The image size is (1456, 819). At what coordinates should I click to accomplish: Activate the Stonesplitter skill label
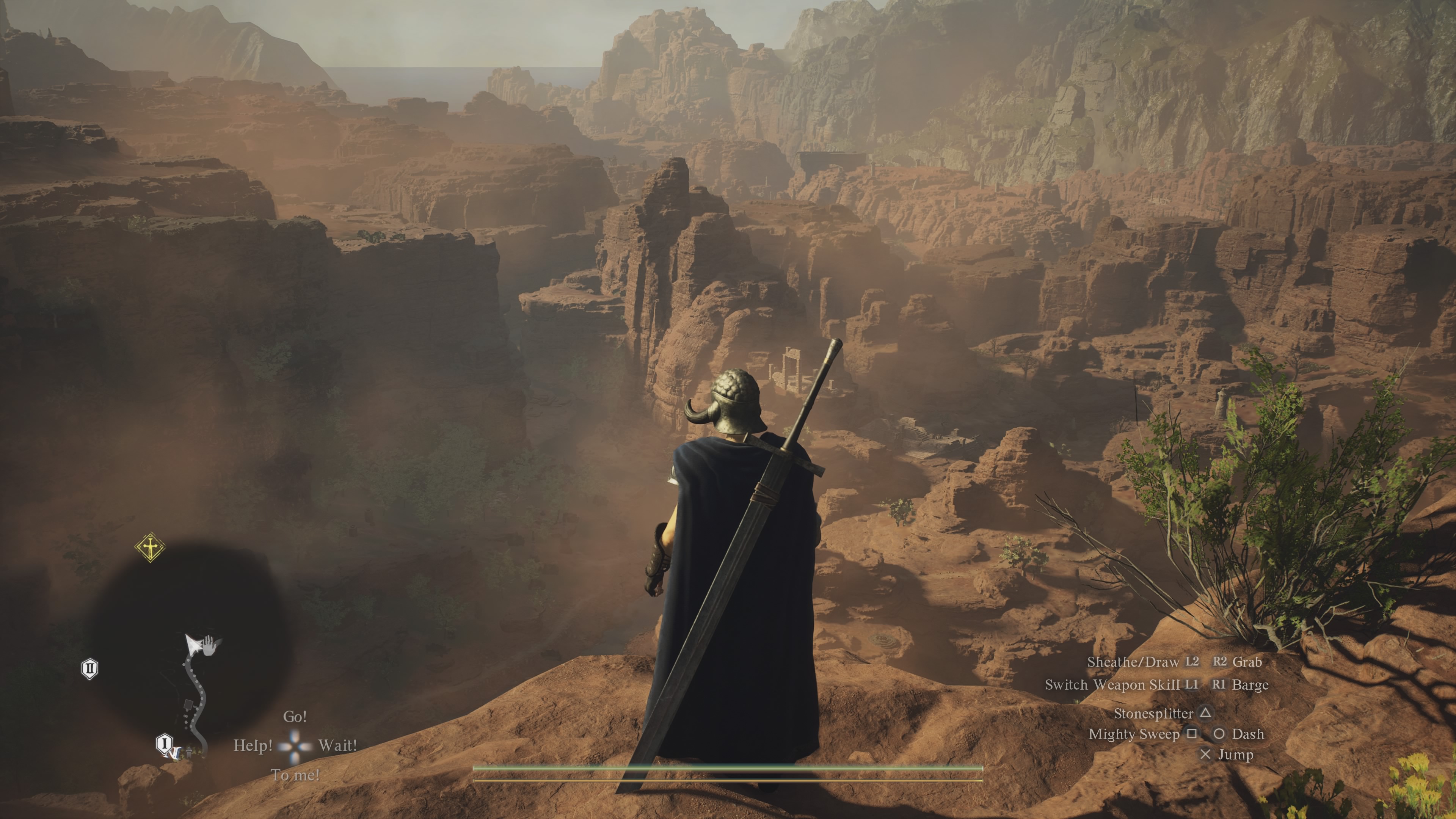point(1153,714)
